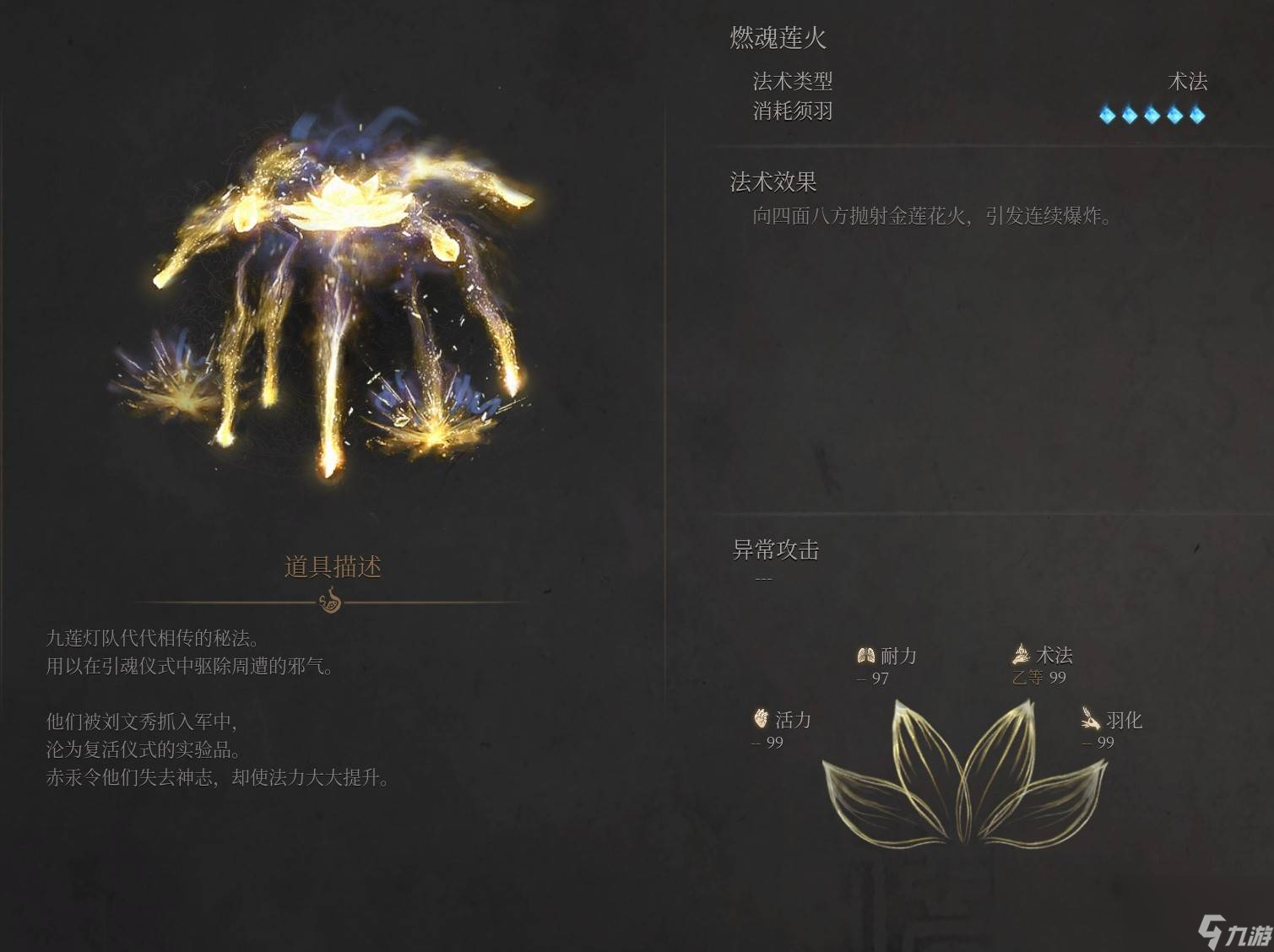Expand the 法术效果 section
1274x952 pixels.
[x=774, y=181]
